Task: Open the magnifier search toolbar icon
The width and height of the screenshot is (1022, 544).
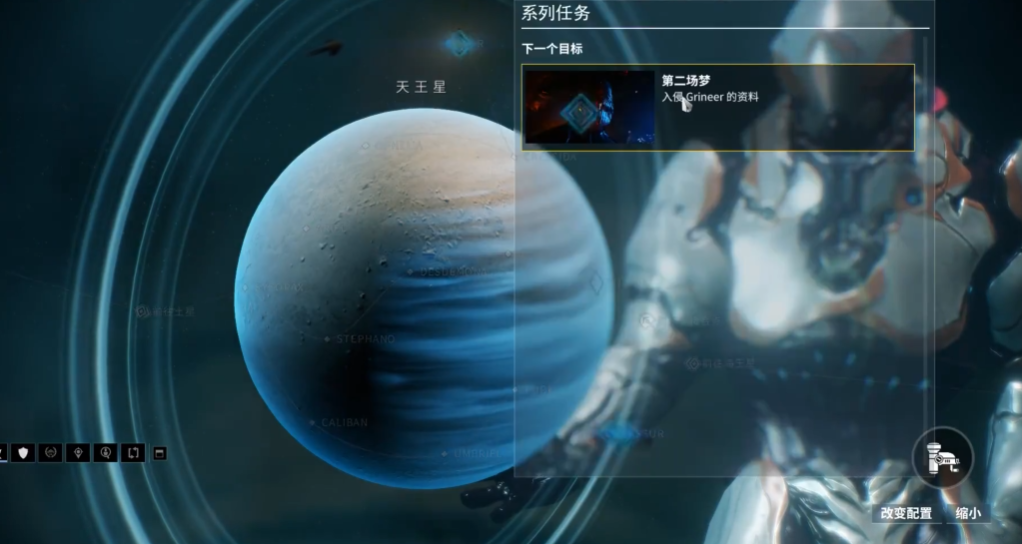Action: [105, 453]
